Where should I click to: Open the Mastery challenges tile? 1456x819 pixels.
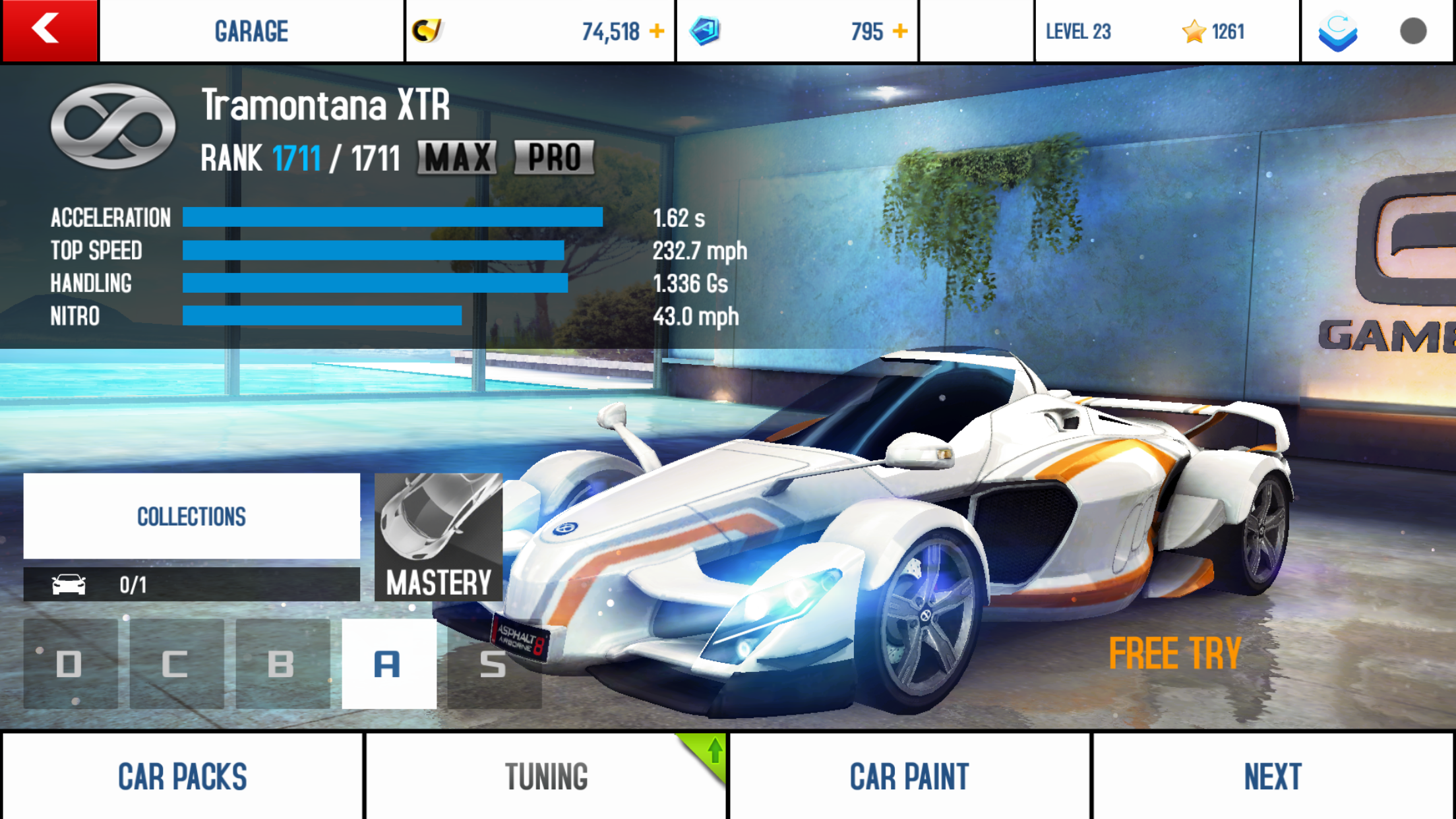(439, 537)
